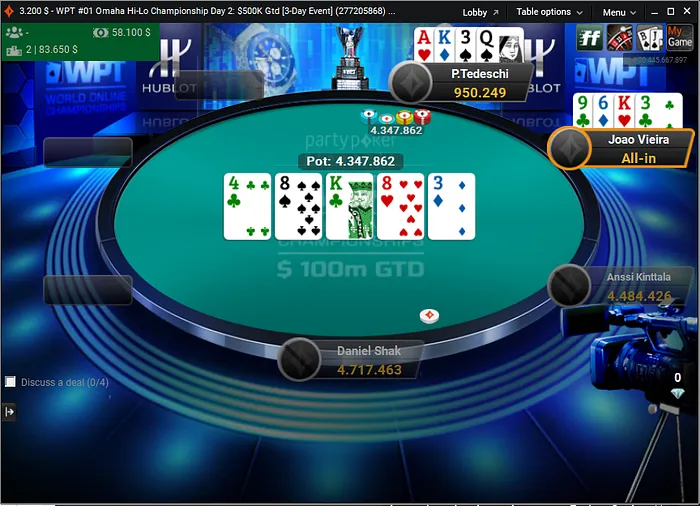Open the blackjack cards icon
The height and width of the screenshot is (506, 700).
(x=650, y=38)
